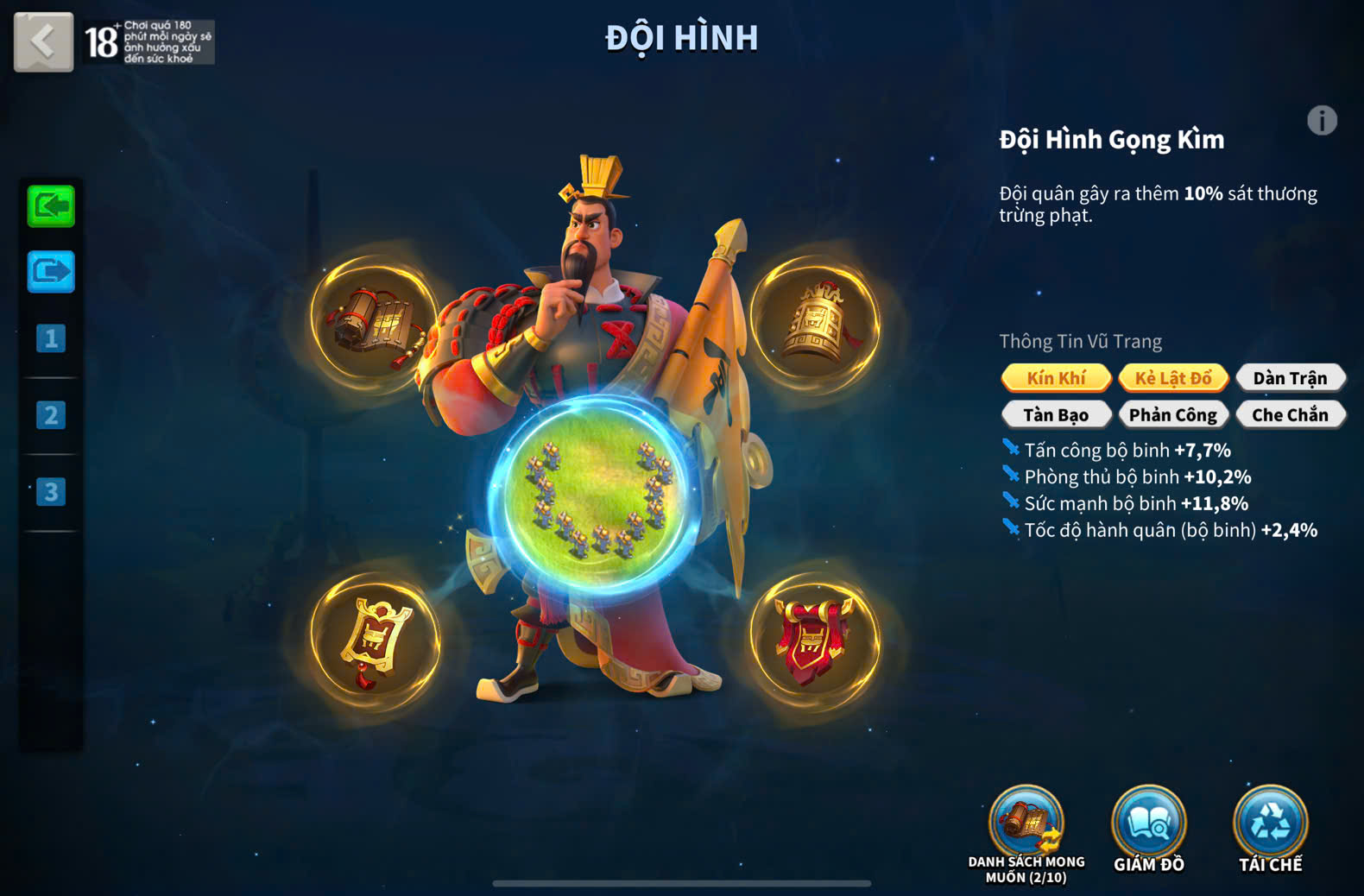
Task: Pick the Che Chắn attribute tag
Action: (1290, 415)
